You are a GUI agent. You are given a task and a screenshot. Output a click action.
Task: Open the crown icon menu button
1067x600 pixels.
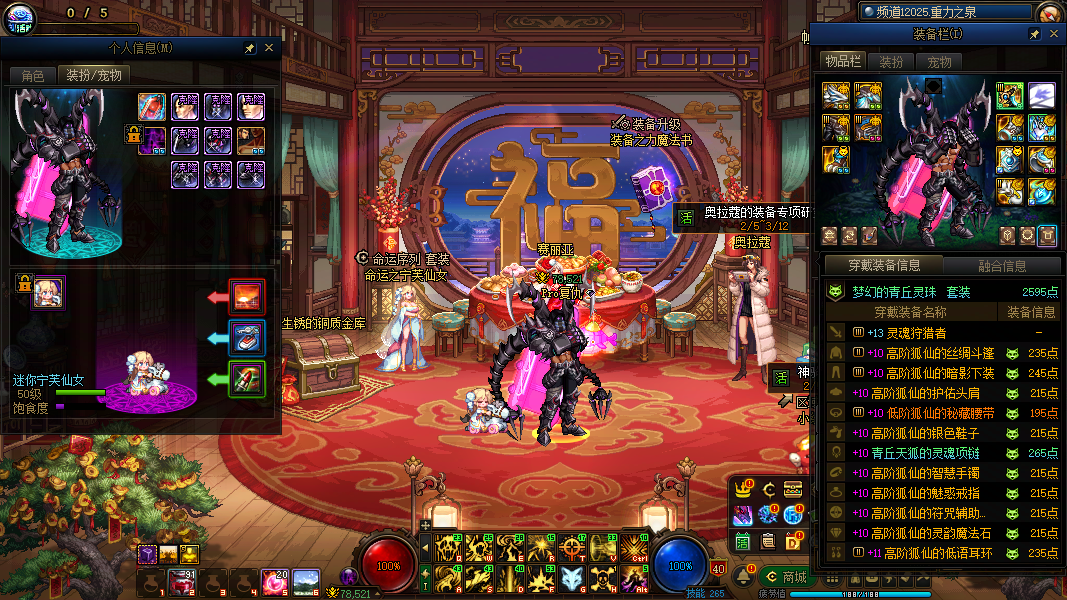point(743,489)
